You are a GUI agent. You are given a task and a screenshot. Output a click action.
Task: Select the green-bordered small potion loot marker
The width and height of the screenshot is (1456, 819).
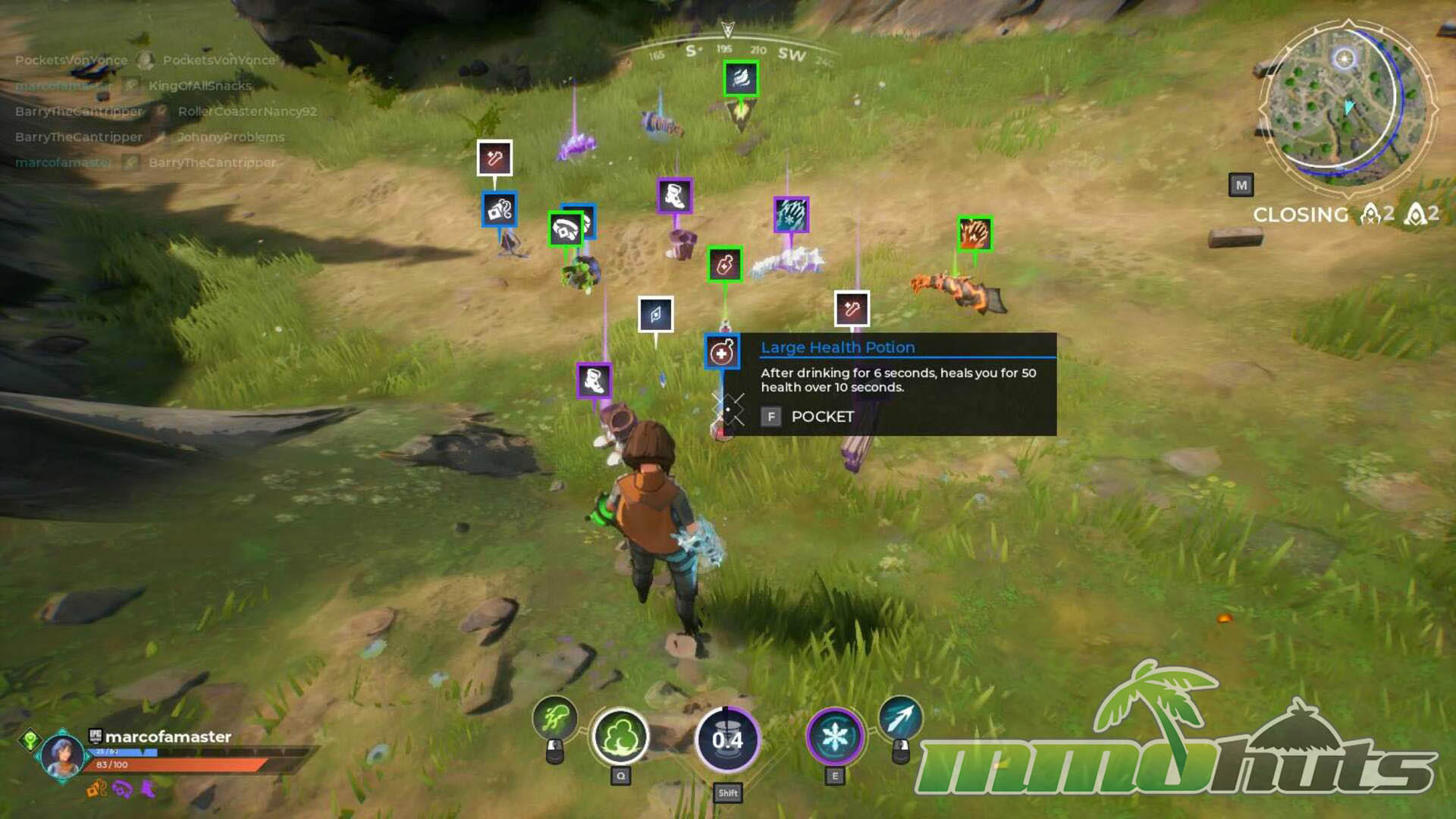(x=724, y=264)
